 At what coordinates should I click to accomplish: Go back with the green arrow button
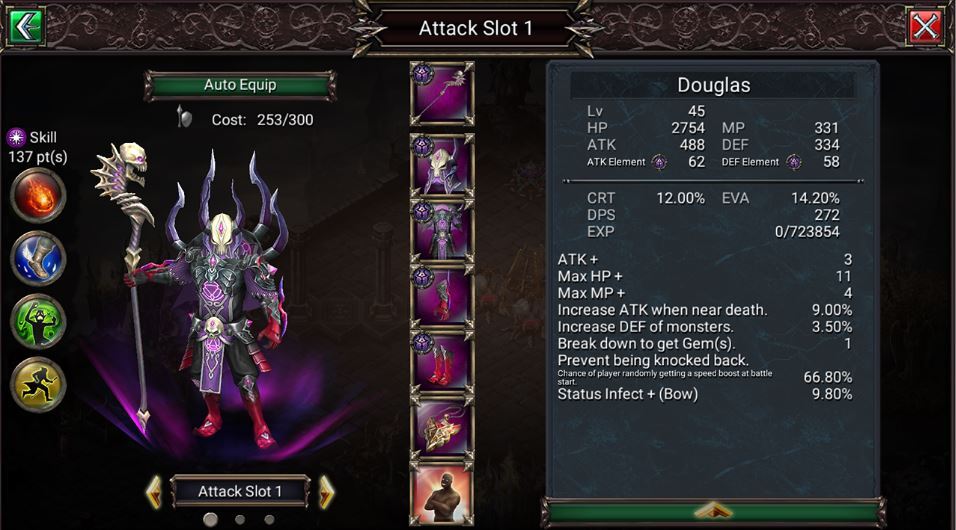click(25, 26)
